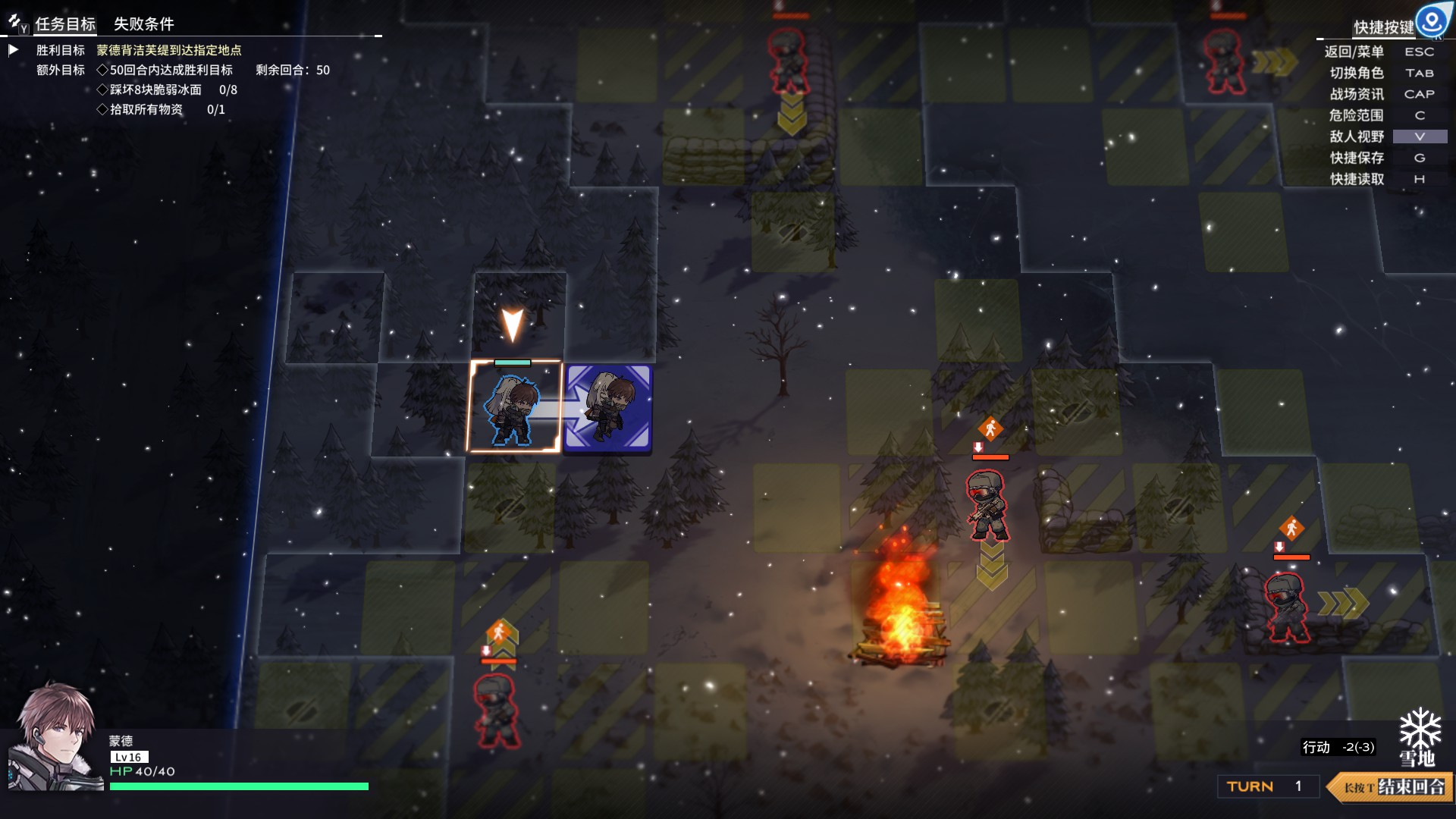Click 蒙德's character portrait
The height and width of the screenshot is (819, 1456).
(x=55, y=737)
